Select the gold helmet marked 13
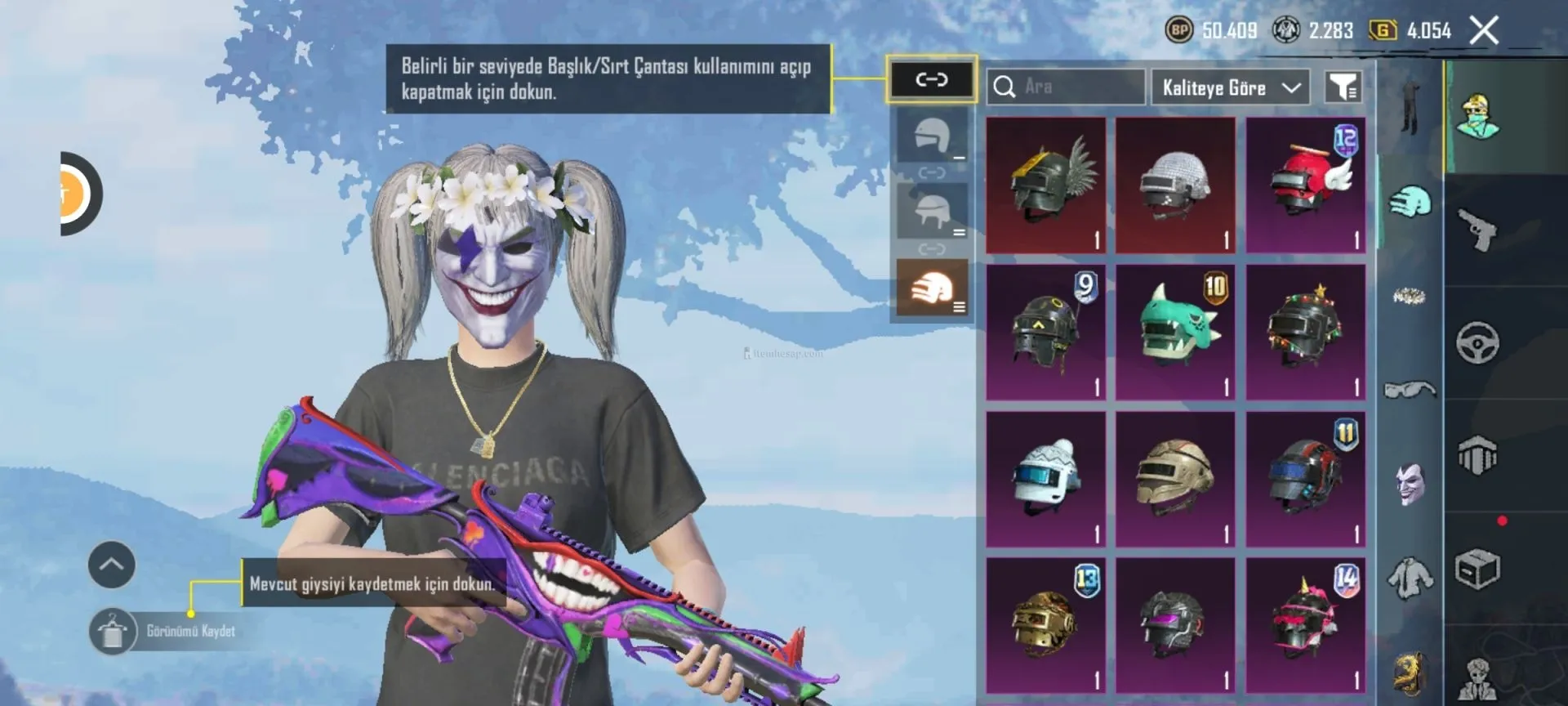Screen dimensions: 1568x706 tap(1045, 625)
